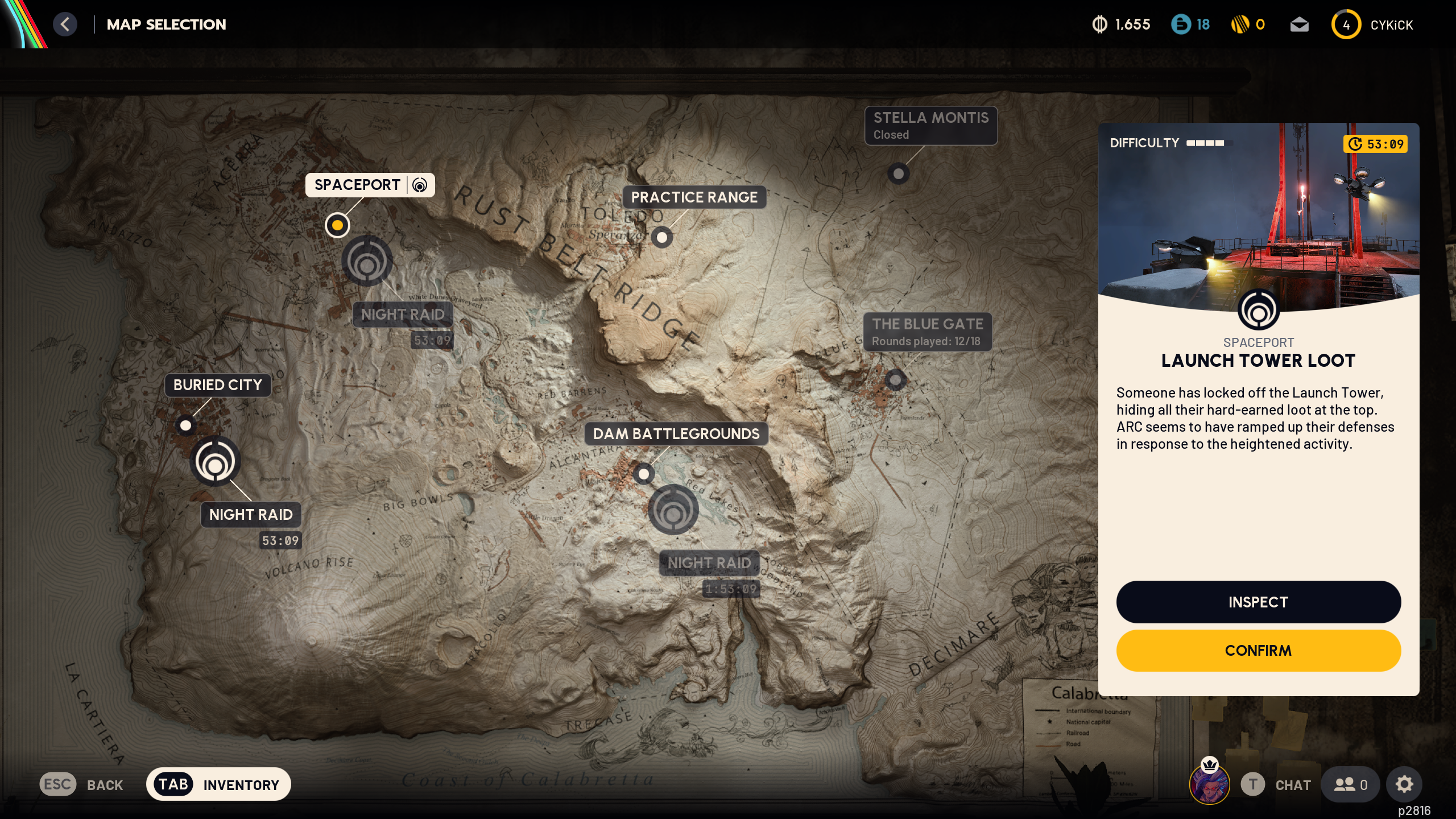Click the mail envelope icon
This screenshot has height=819, width=1456.
pos(1300,24)
